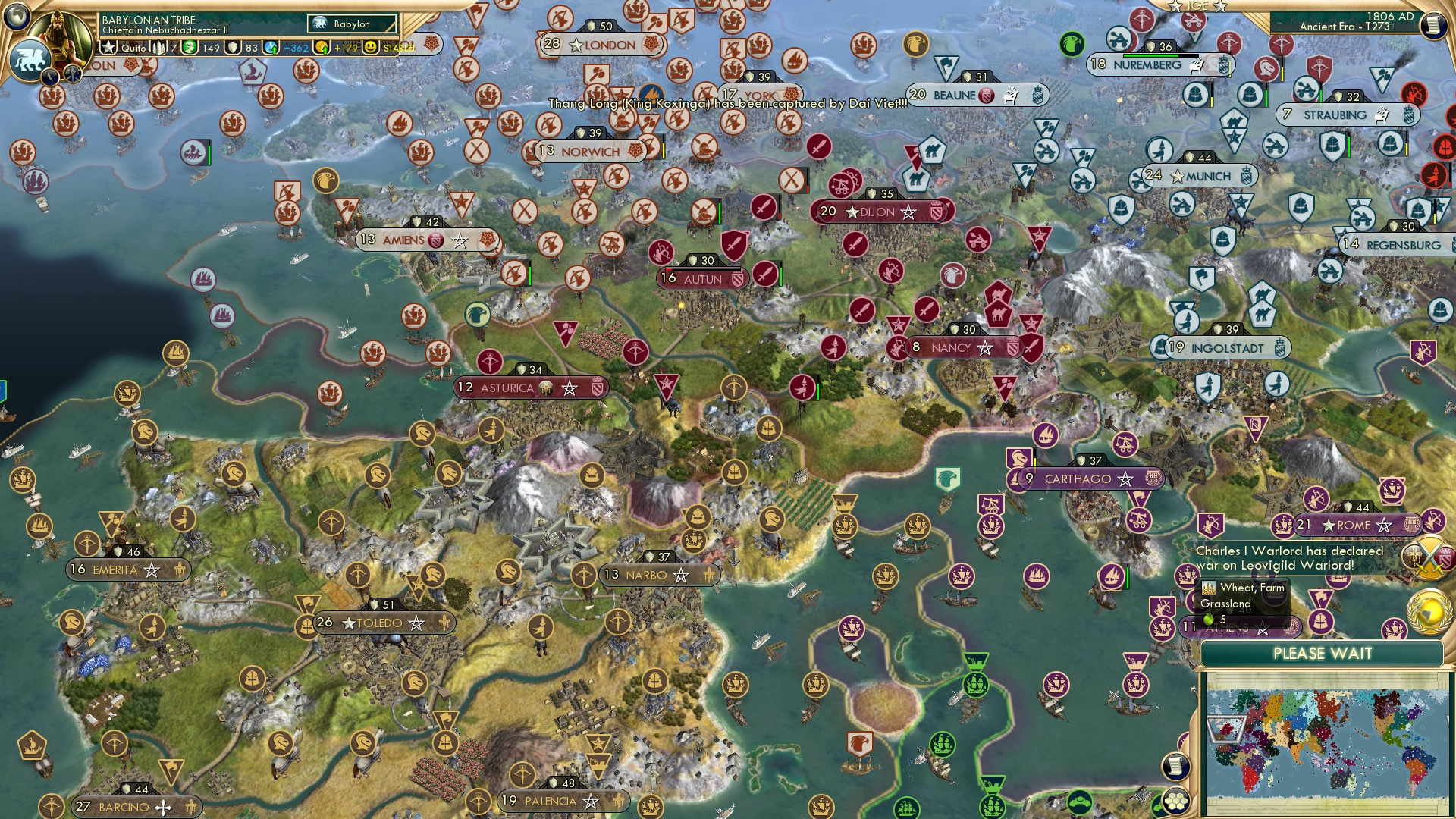
Task: Select a red crossbowman unit icon near York
Action: (733, 121)
